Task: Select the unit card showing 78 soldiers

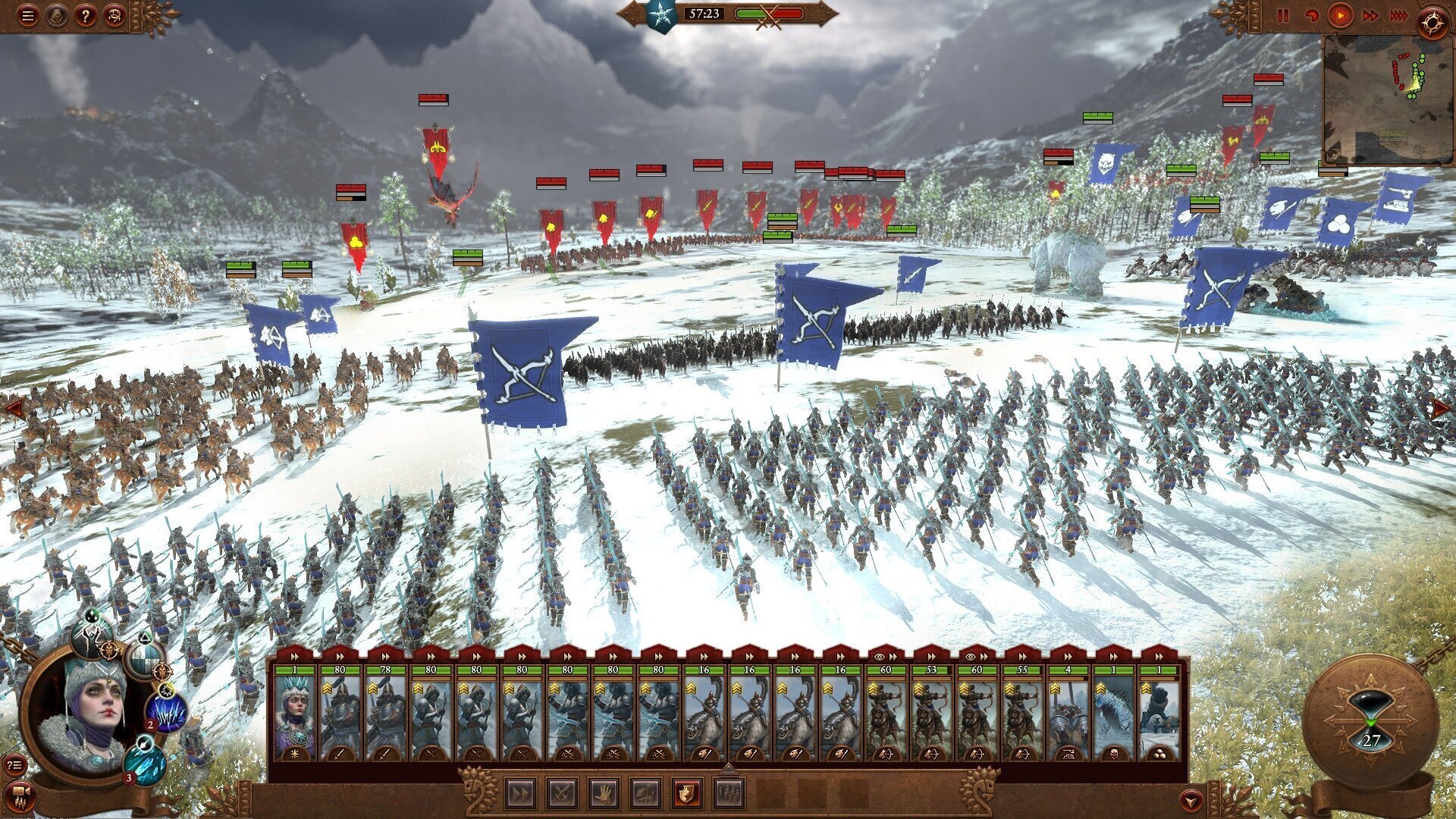Action: 385,713
